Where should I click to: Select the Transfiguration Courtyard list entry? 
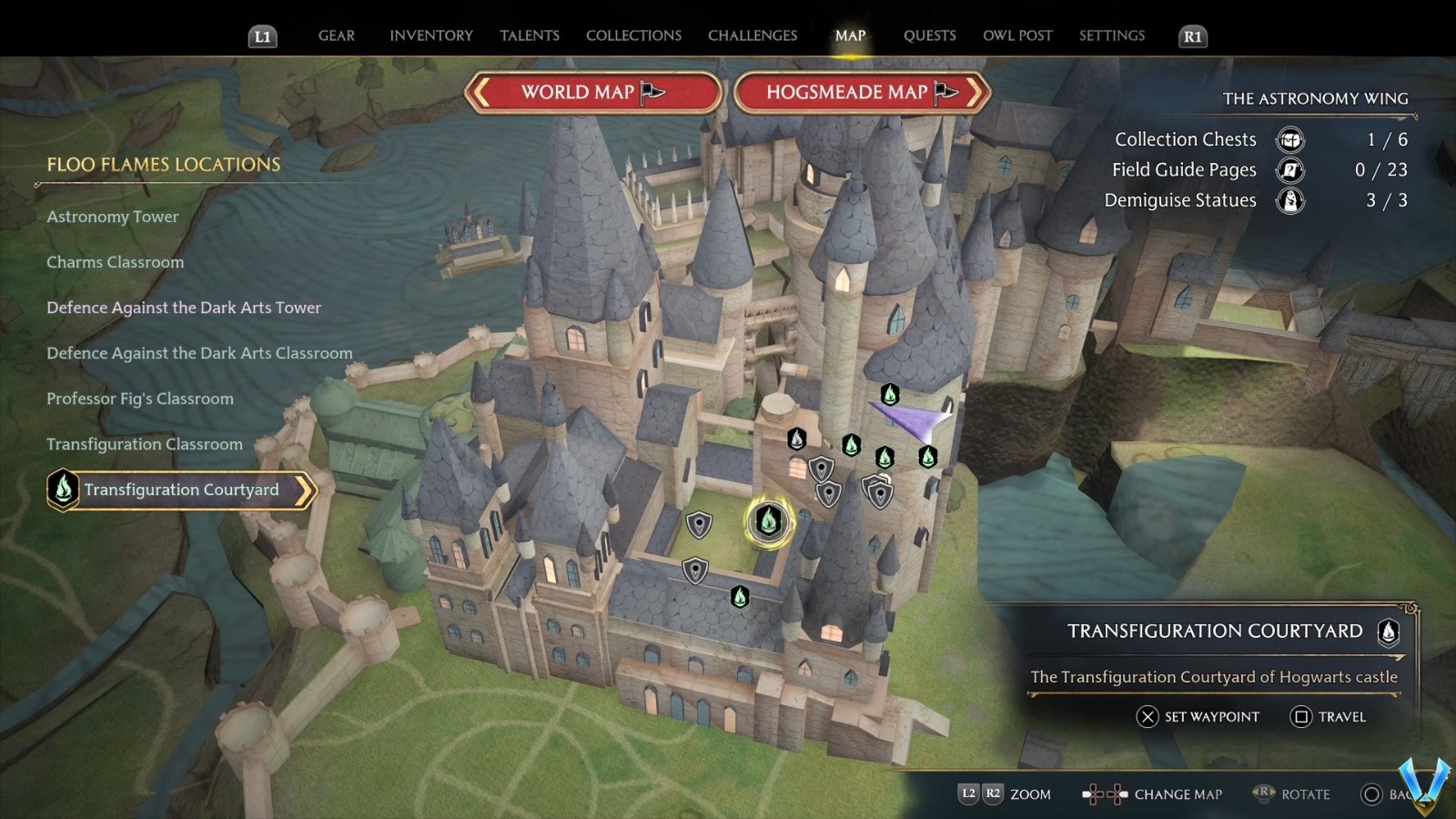[181, 489]
